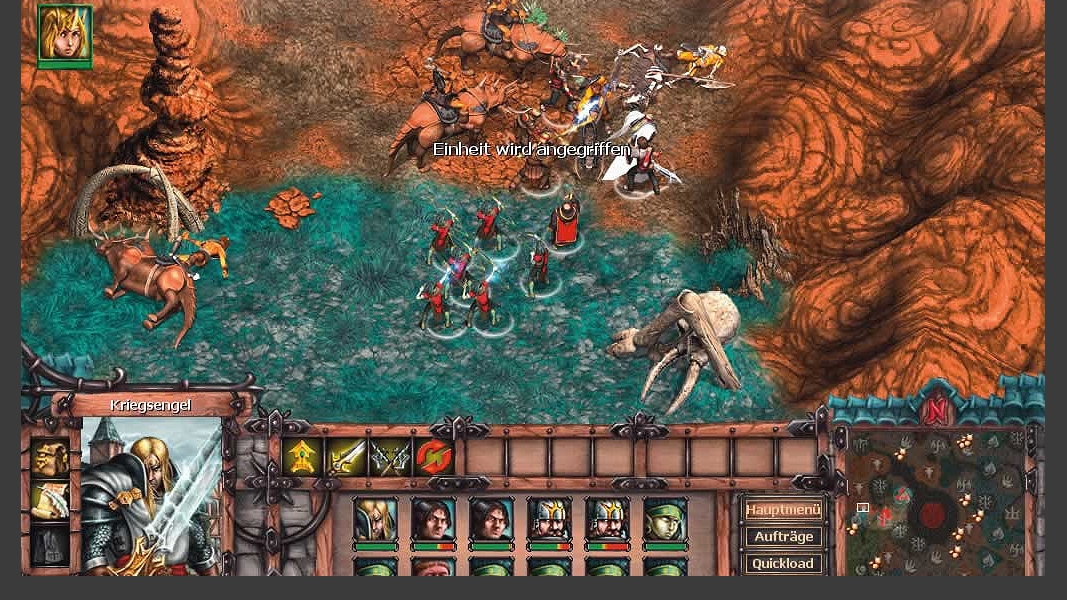1067x600 pixels.
Task: Open the scroll and quill icon
Action: click(50, 500)
